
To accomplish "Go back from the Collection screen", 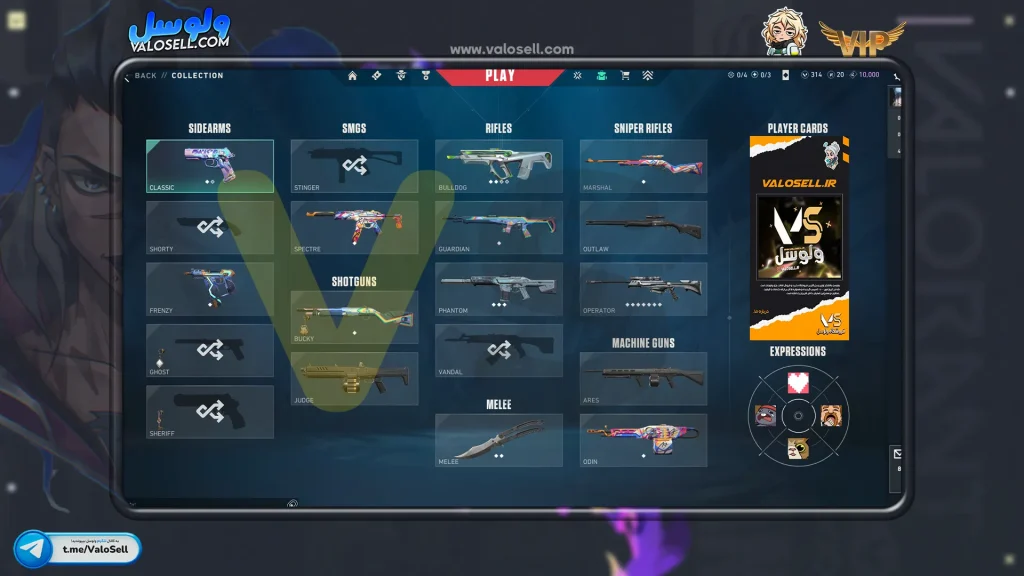I will pyautogui.click(x=141, y=76).
